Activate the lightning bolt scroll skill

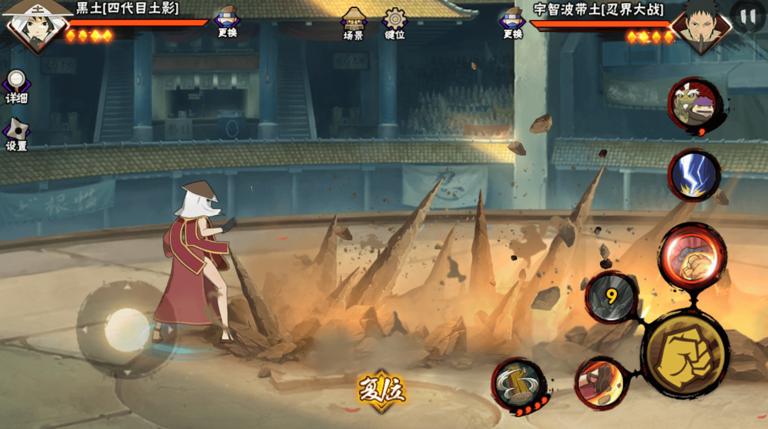click(x=694, y=174)
